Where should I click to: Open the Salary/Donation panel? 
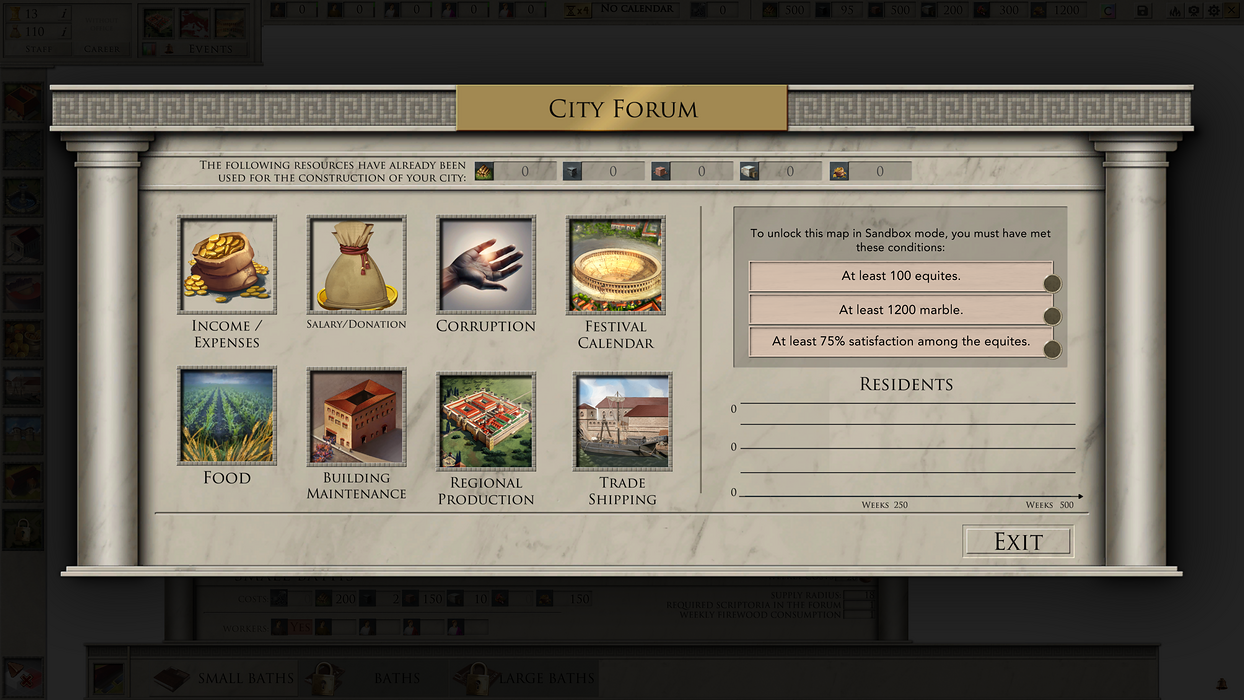(356, 265)
